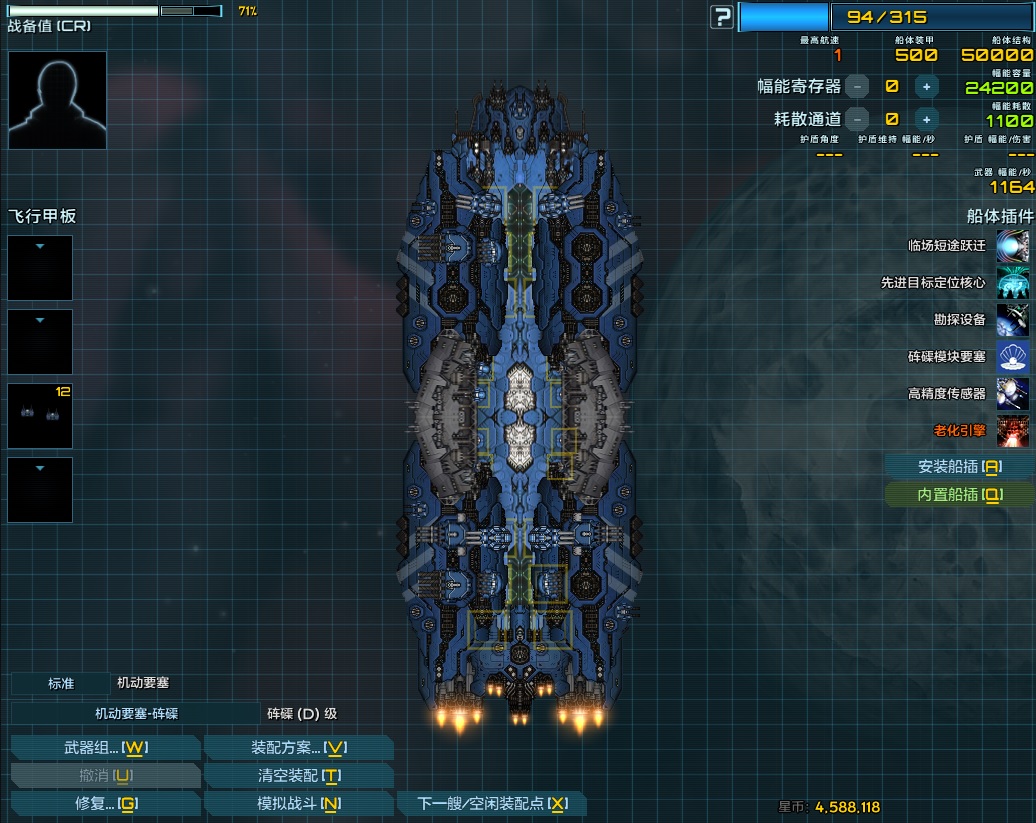This screenshot has width=1036, height=823.
Task: Select the aged engines hullmod icon
Action: click(1013, 431)
